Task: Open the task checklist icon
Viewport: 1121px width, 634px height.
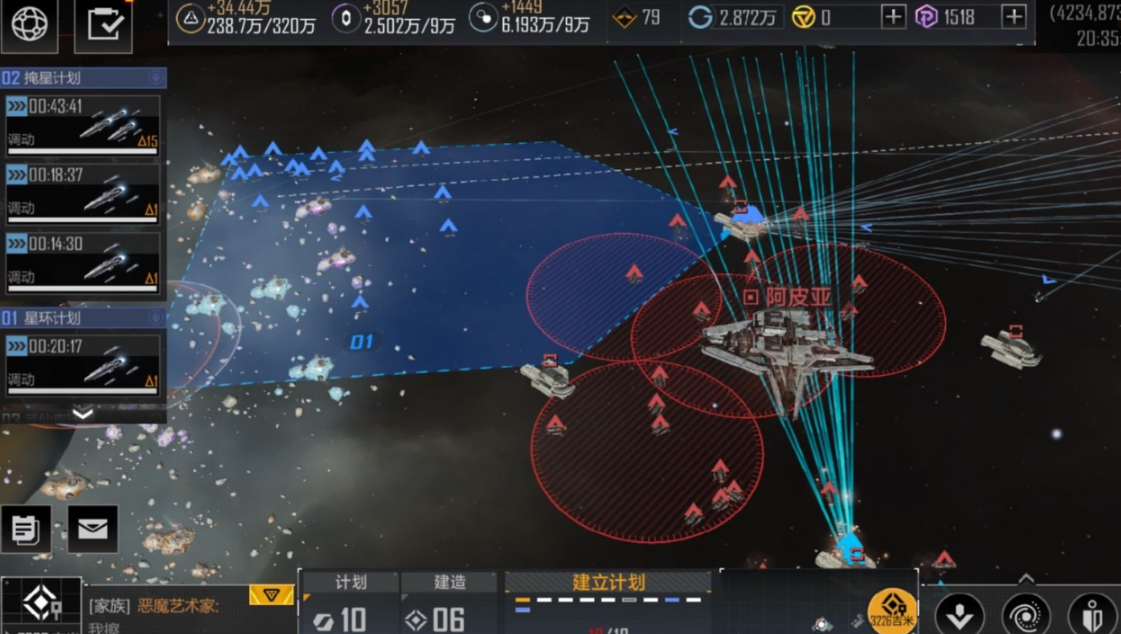Action: pyautogui.click(x=103, y=24)
